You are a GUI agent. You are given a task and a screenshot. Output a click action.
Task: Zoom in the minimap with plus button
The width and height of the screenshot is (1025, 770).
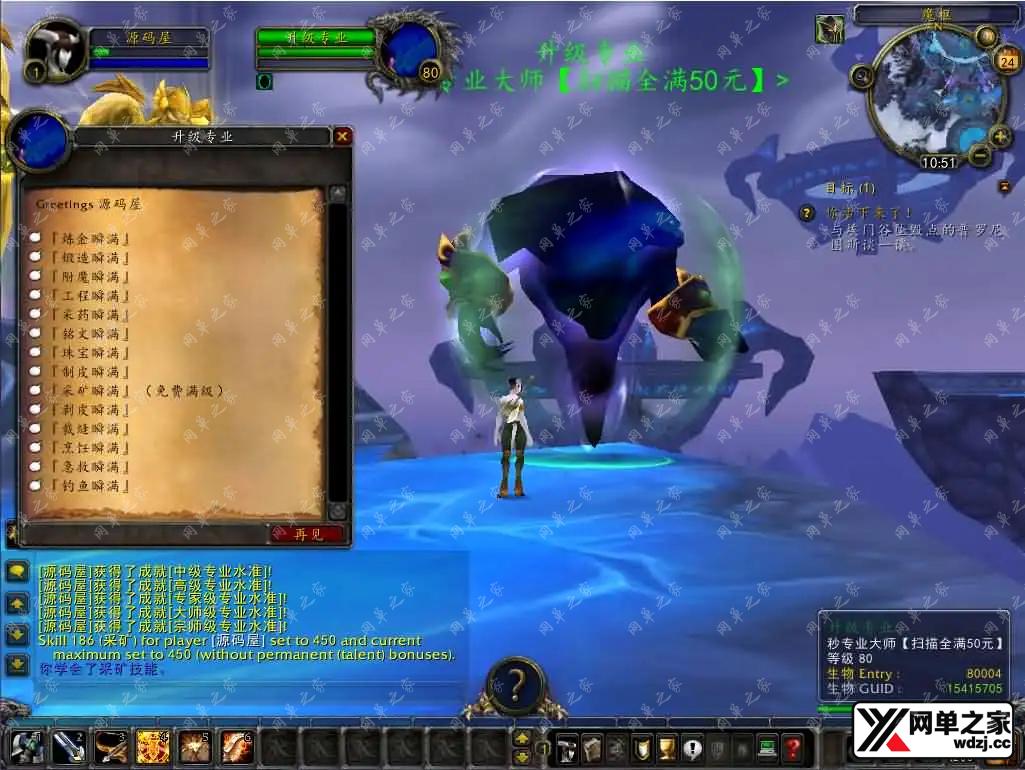click(1000, 137)
